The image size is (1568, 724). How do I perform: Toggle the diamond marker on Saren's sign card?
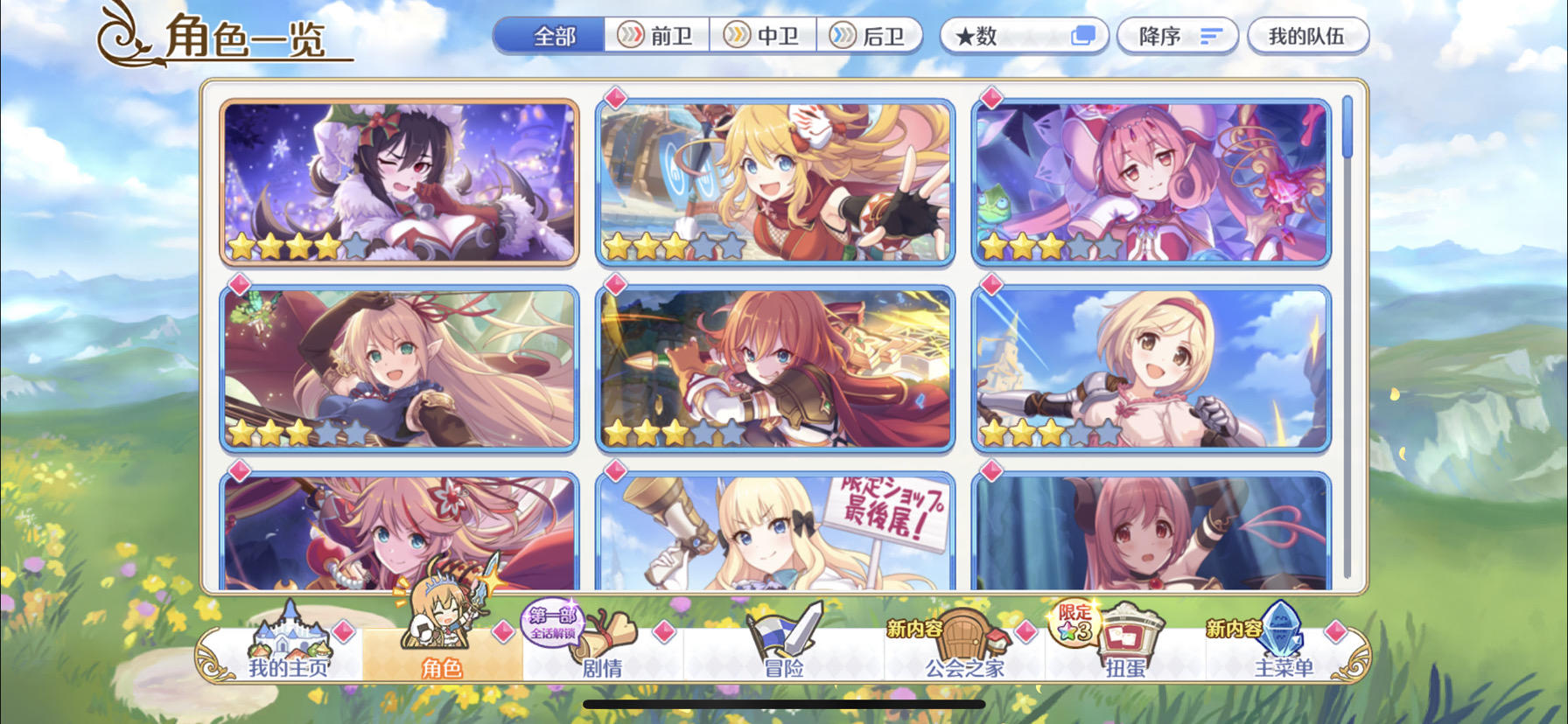[x=616, y=471]
